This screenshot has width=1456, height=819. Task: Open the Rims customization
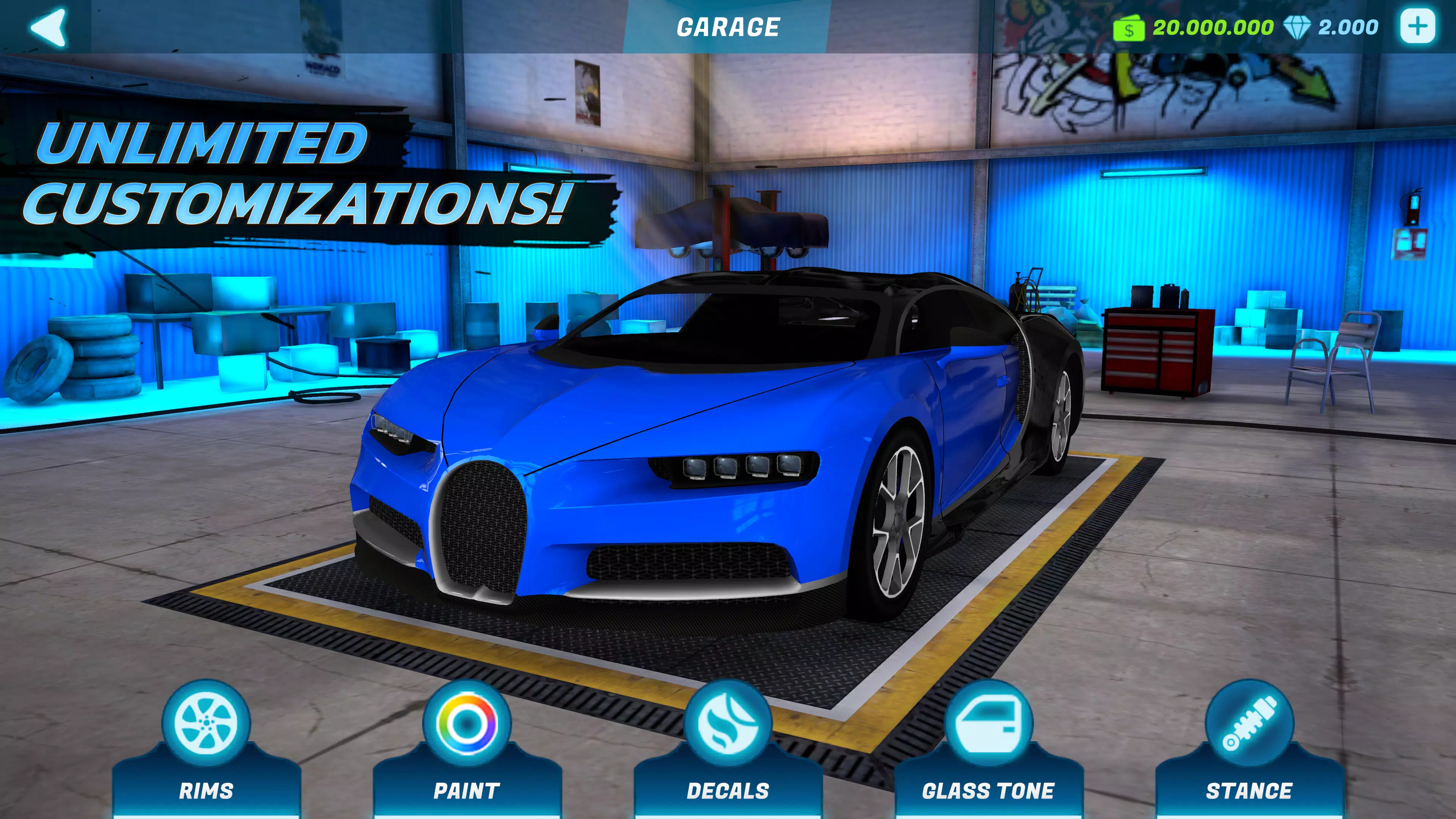point(206,746)
